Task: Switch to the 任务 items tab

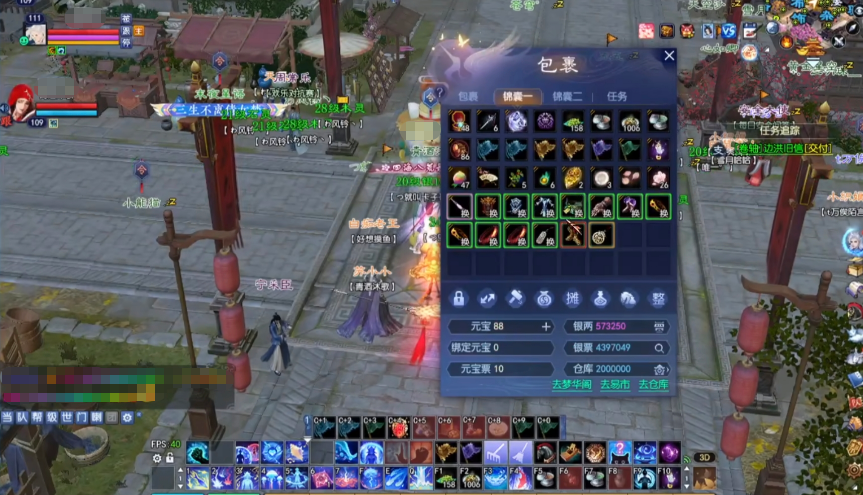Action: point(617,96)
